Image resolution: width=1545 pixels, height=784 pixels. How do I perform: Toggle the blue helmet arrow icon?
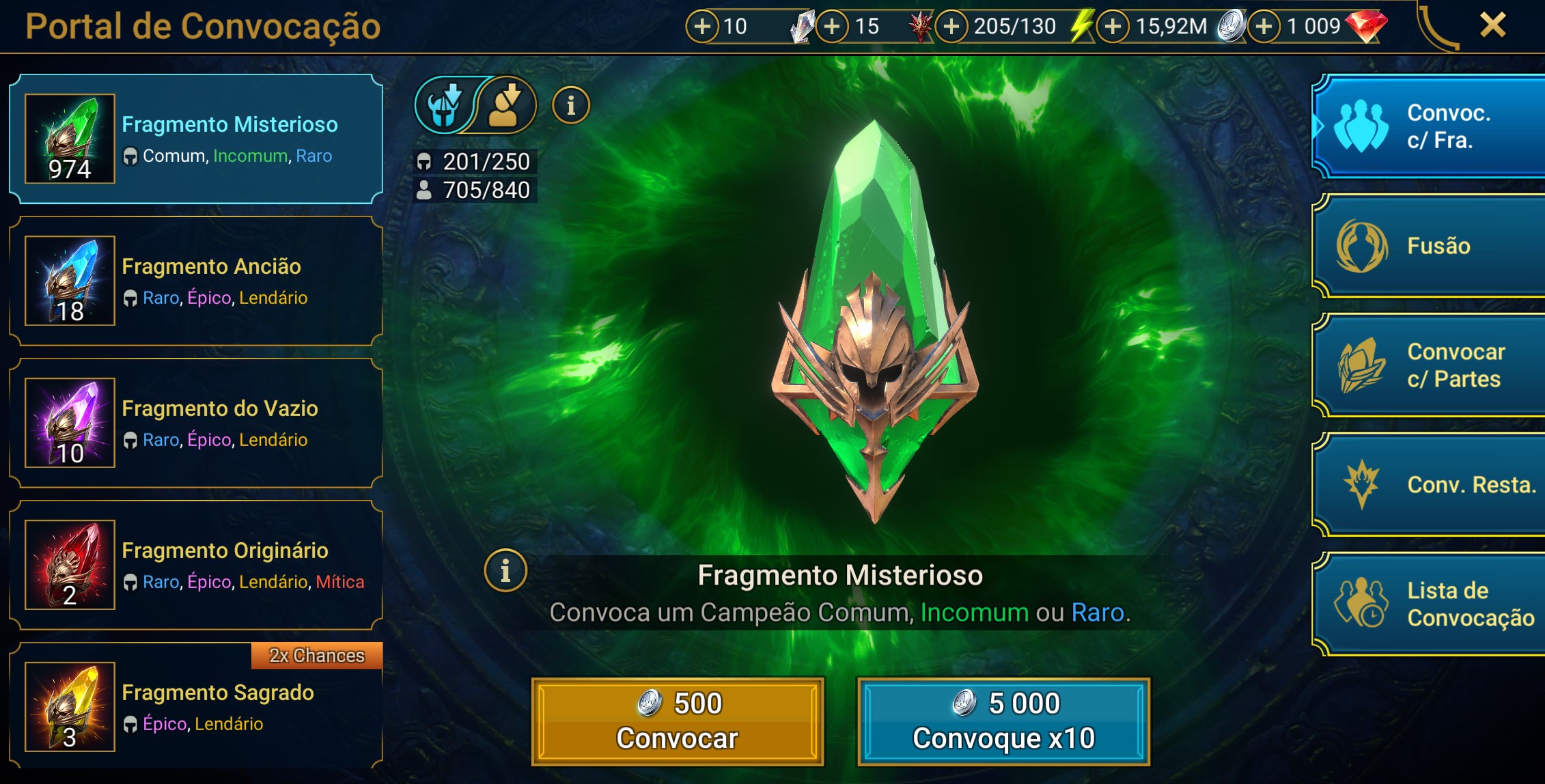coord(443,106)
